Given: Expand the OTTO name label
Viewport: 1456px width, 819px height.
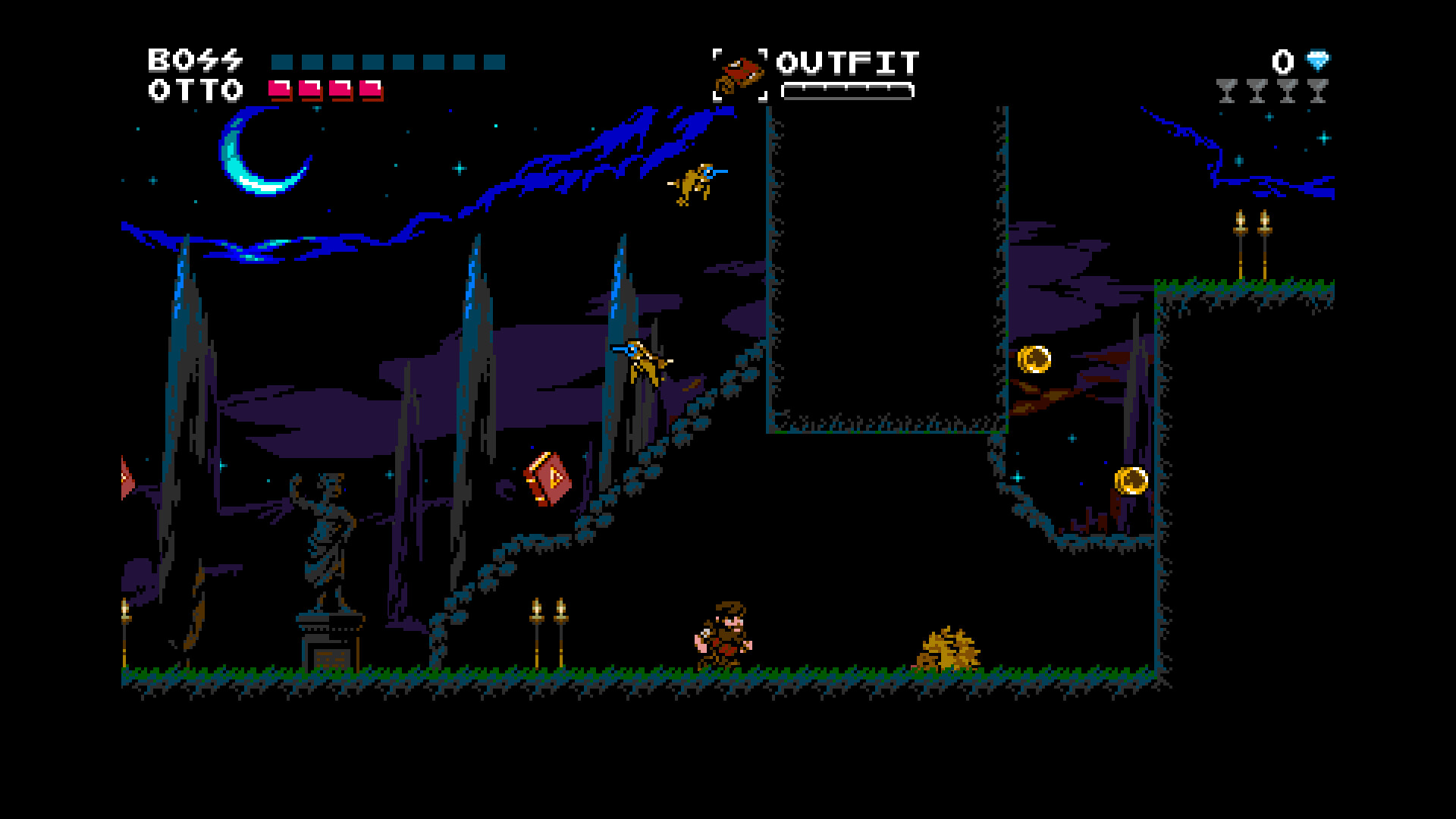Looking at the screenshot, I should 196,89.
